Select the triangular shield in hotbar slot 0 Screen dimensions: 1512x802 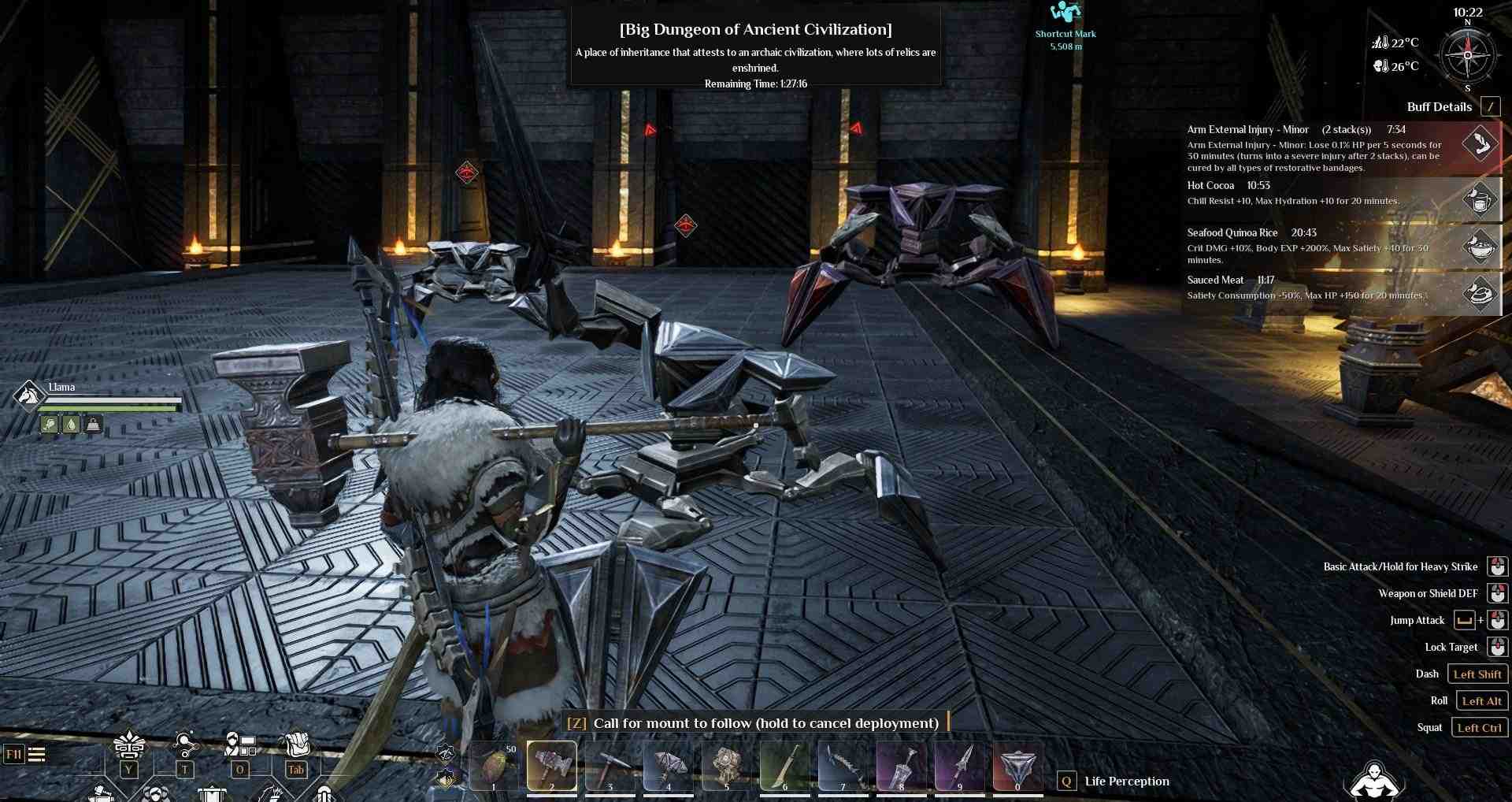click(x=1017, y=765)
